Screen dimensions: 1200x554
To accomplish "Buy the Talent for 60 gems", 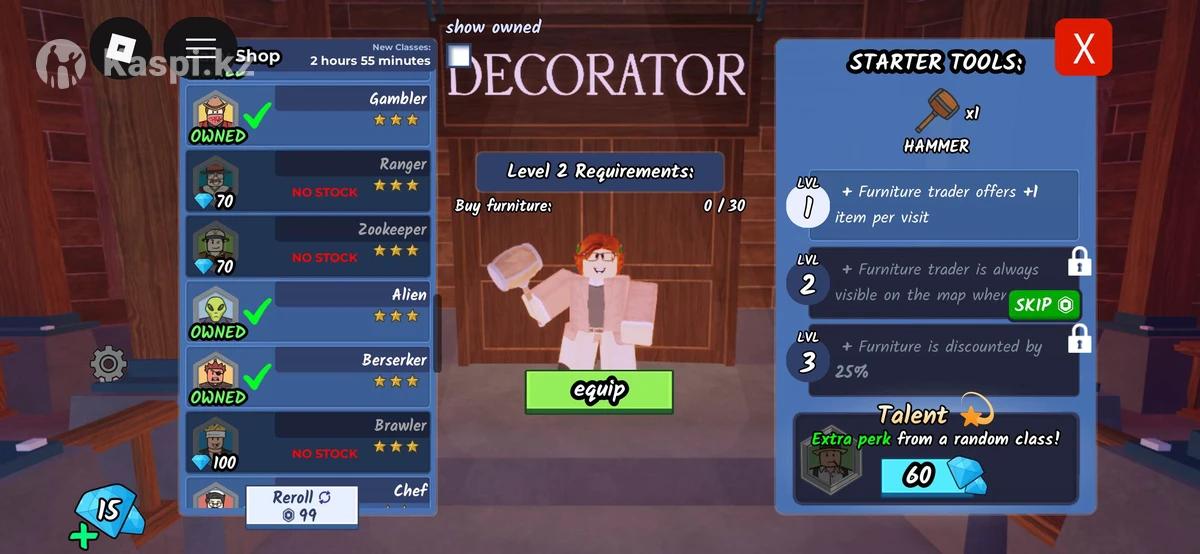I will (932, 475).
